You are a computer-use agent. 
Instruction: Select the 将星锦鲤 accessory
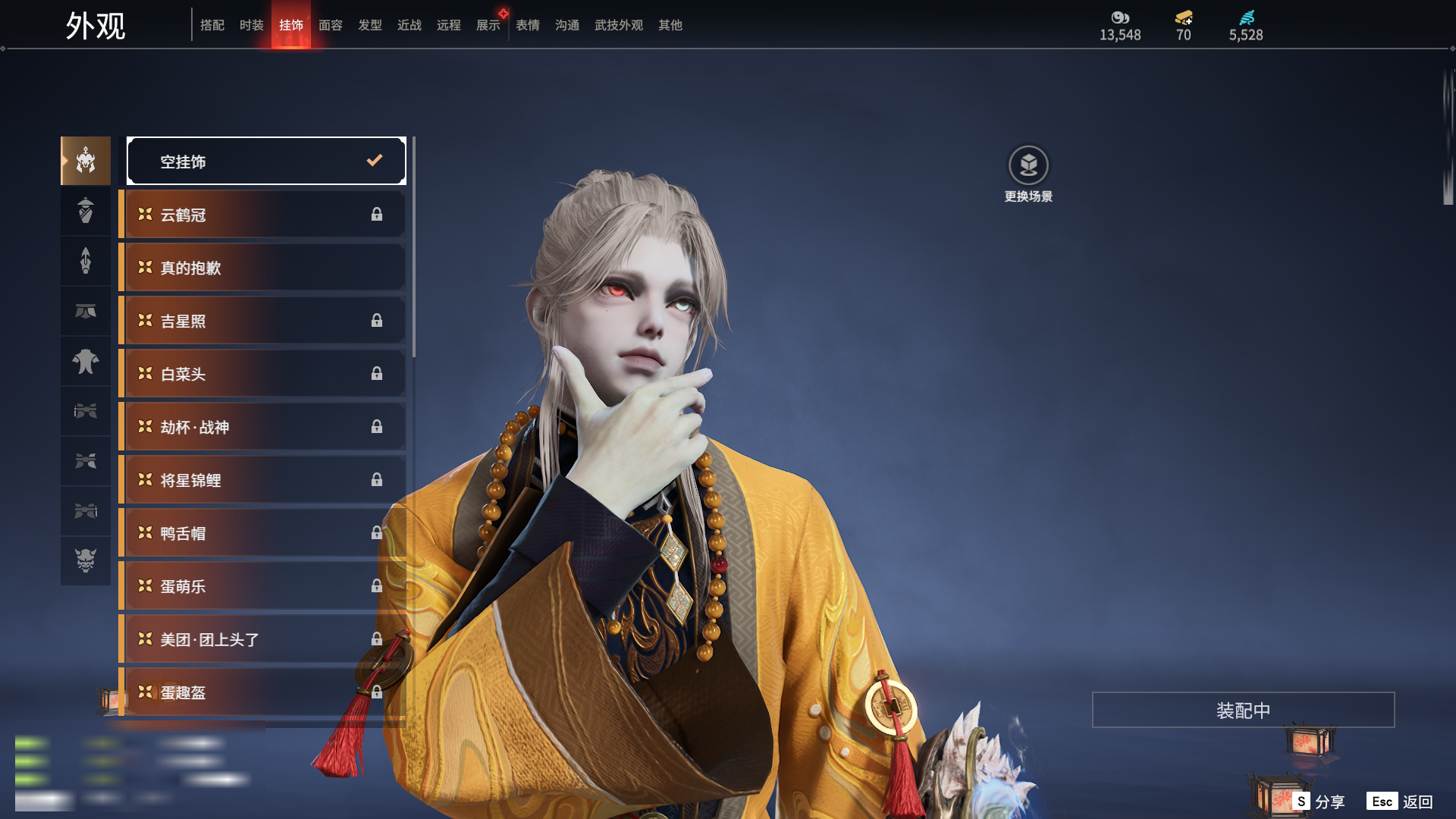pyautogui.click(x=263, y=480)
